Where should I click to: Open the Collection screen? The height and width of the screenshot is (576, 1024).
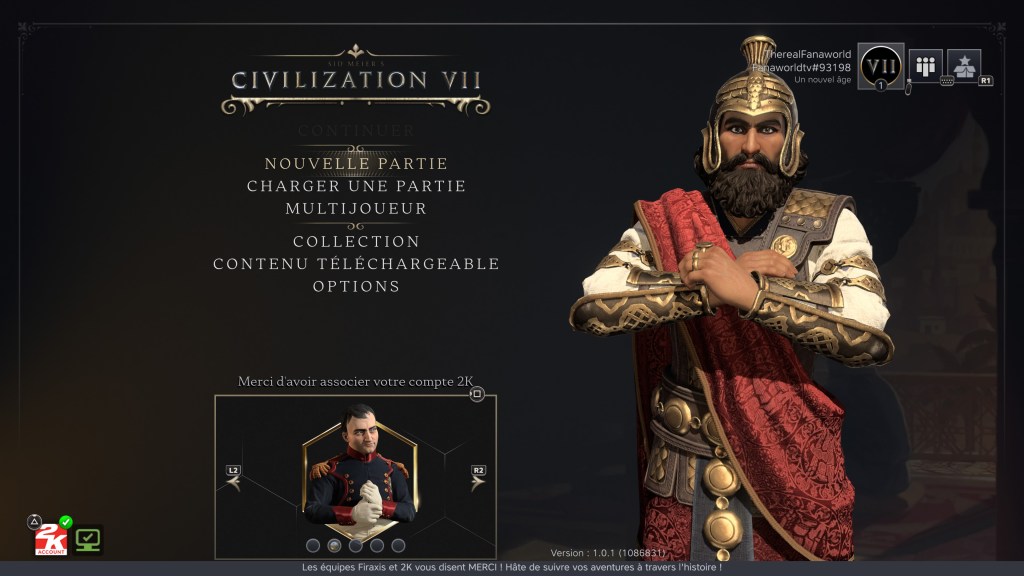click(356, 241)
